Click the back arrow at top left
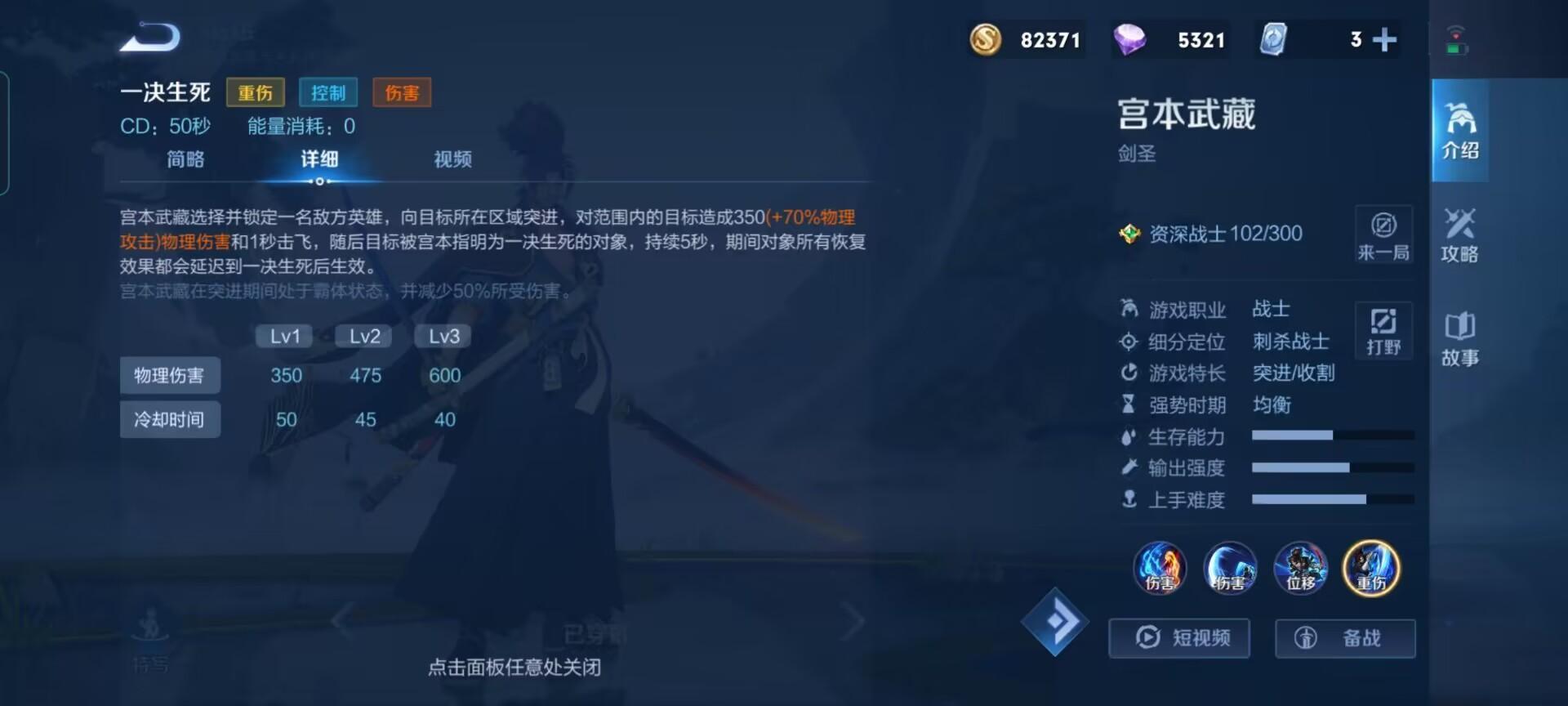The image size is (1568, 706). pos(151,37)
